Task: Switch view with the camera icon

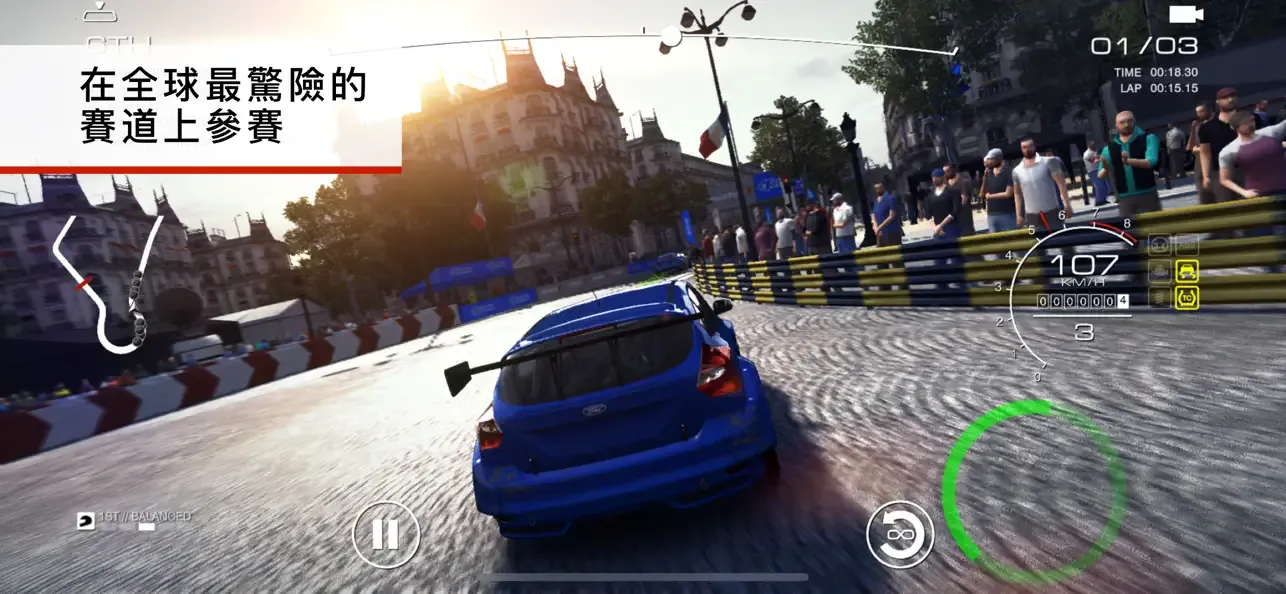Action: 1186,13
